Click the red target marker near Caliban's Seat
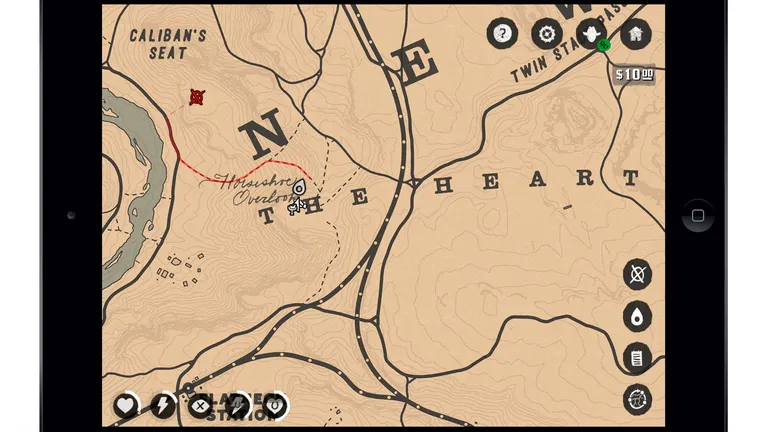 pyautogui.click(x=197, y=97)
